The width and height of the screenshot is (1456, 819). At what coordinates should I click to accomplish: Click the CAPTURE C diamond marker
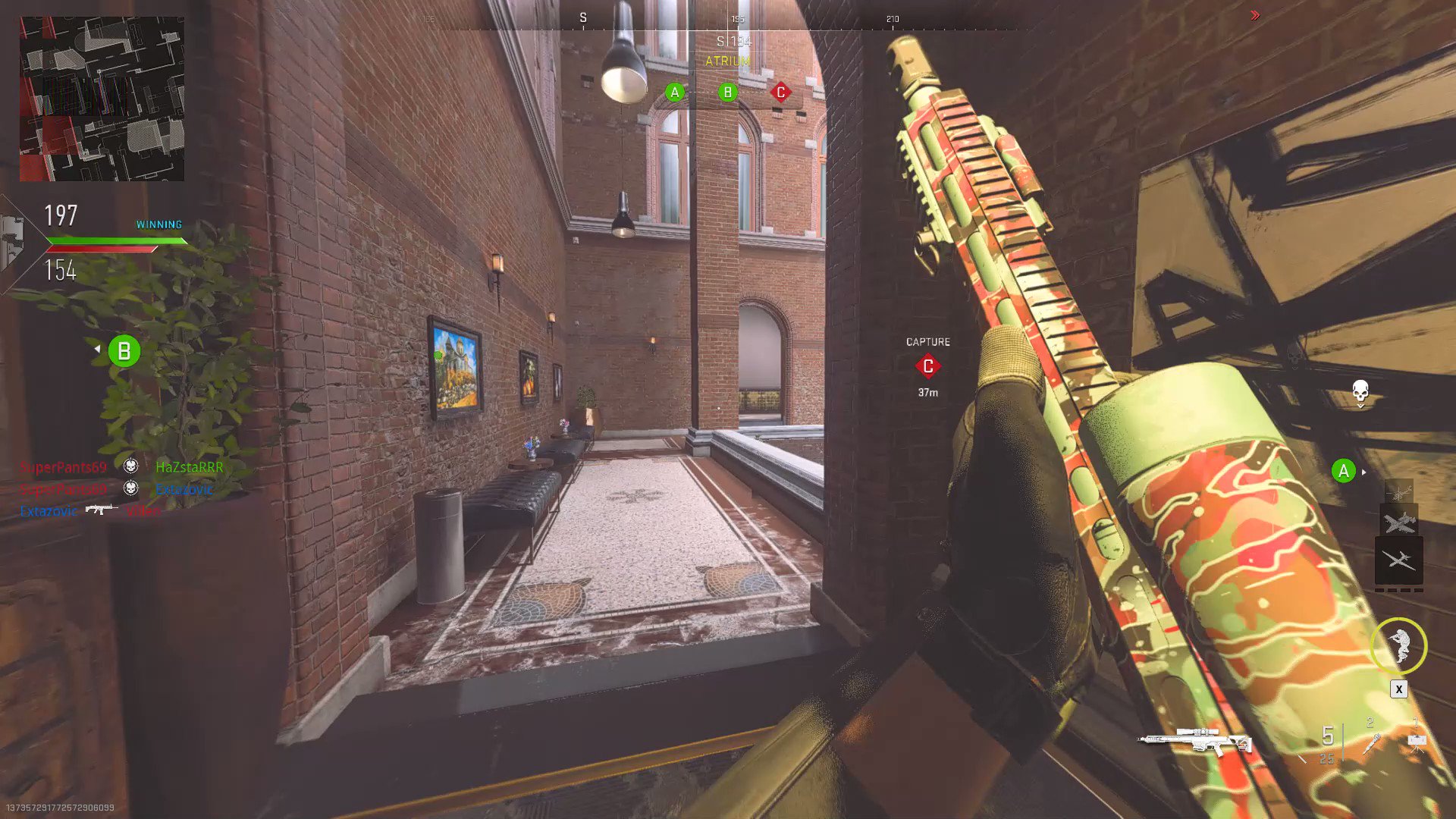coord(927,367)
